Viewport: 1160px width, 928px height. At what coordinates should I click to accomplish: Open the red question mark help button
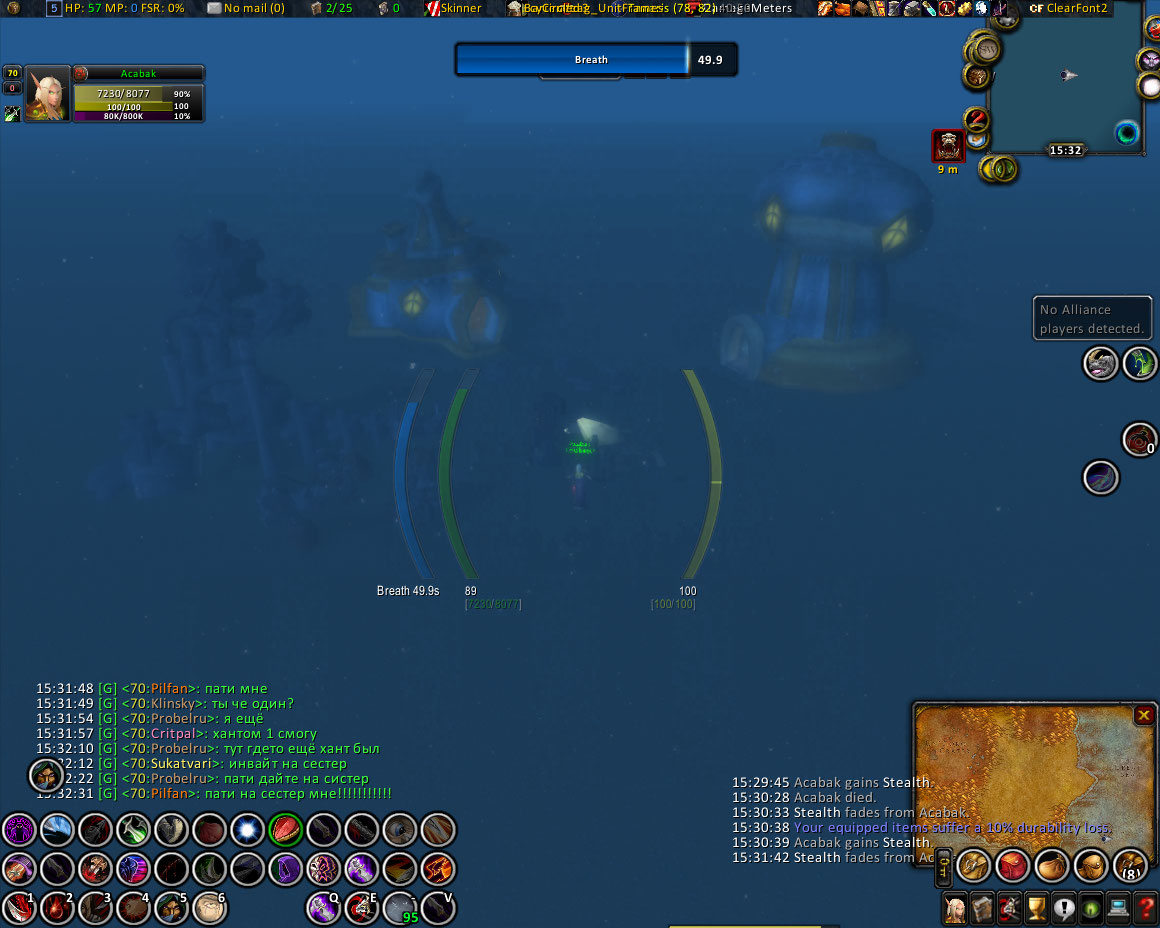1146,908
